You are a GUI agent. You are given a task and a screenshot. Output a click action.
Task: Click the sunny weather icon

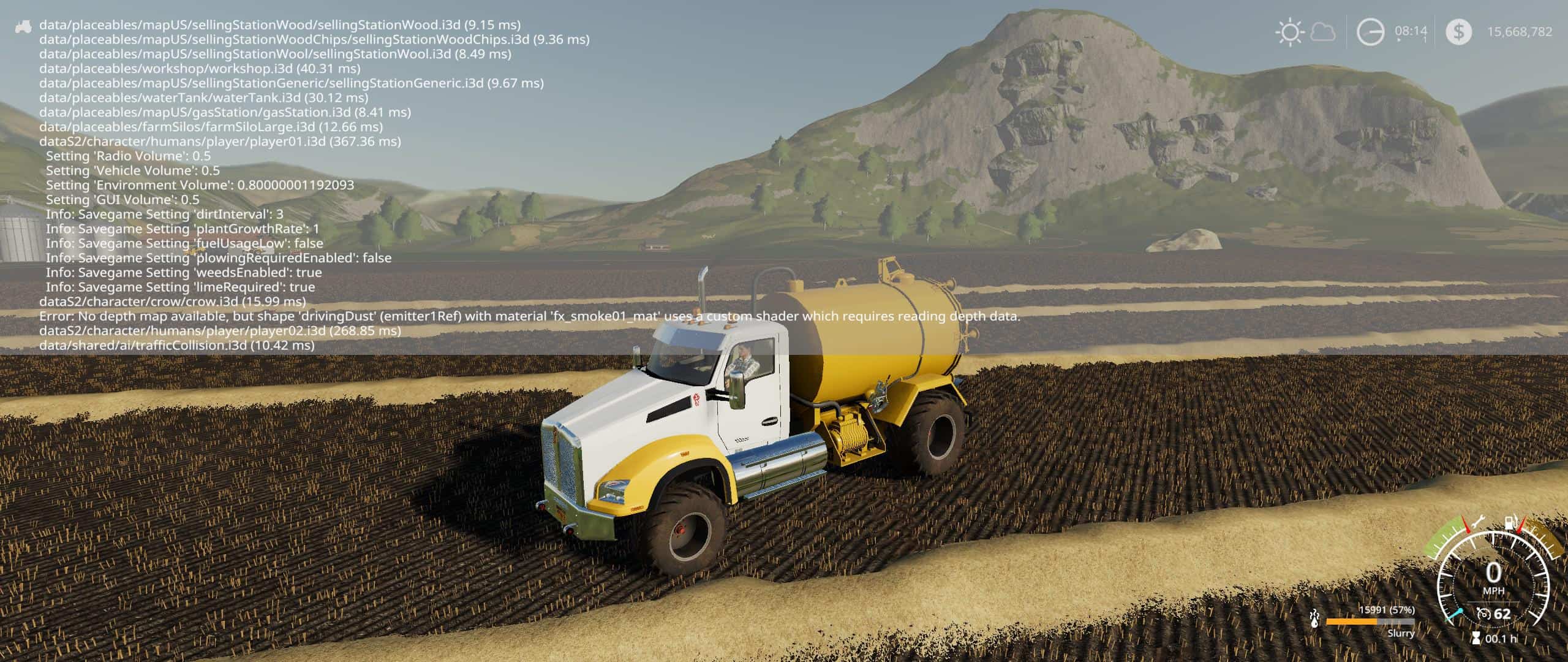1289,32
